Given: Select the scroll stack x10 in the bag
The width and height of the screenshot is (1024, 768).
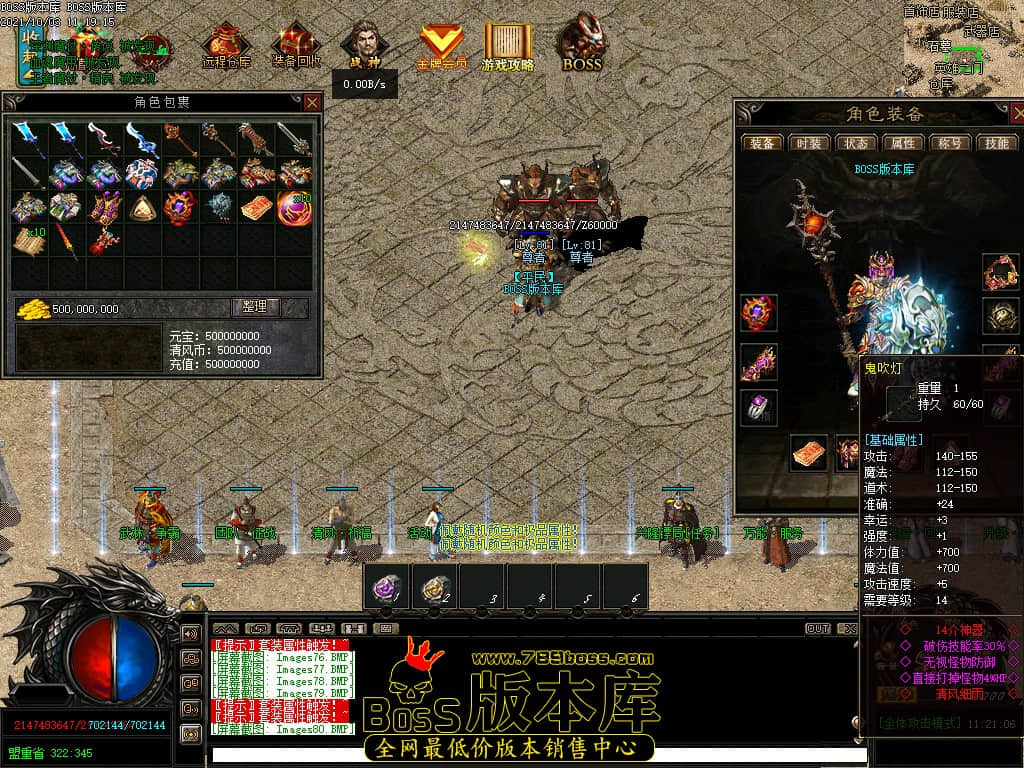Looking at the screenshot, I should click(x=29, y=241).
